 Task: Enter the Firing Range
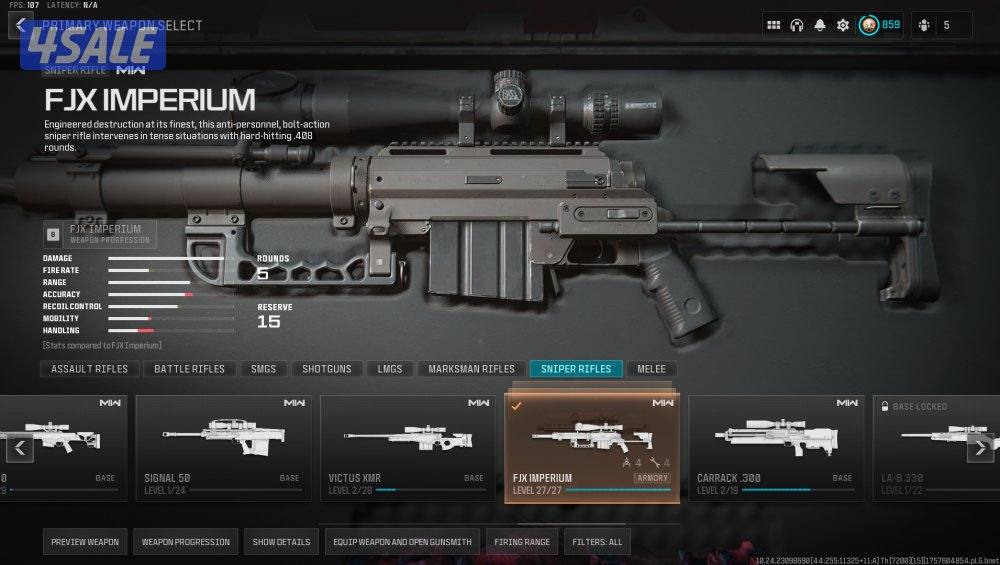click(522, 542)
